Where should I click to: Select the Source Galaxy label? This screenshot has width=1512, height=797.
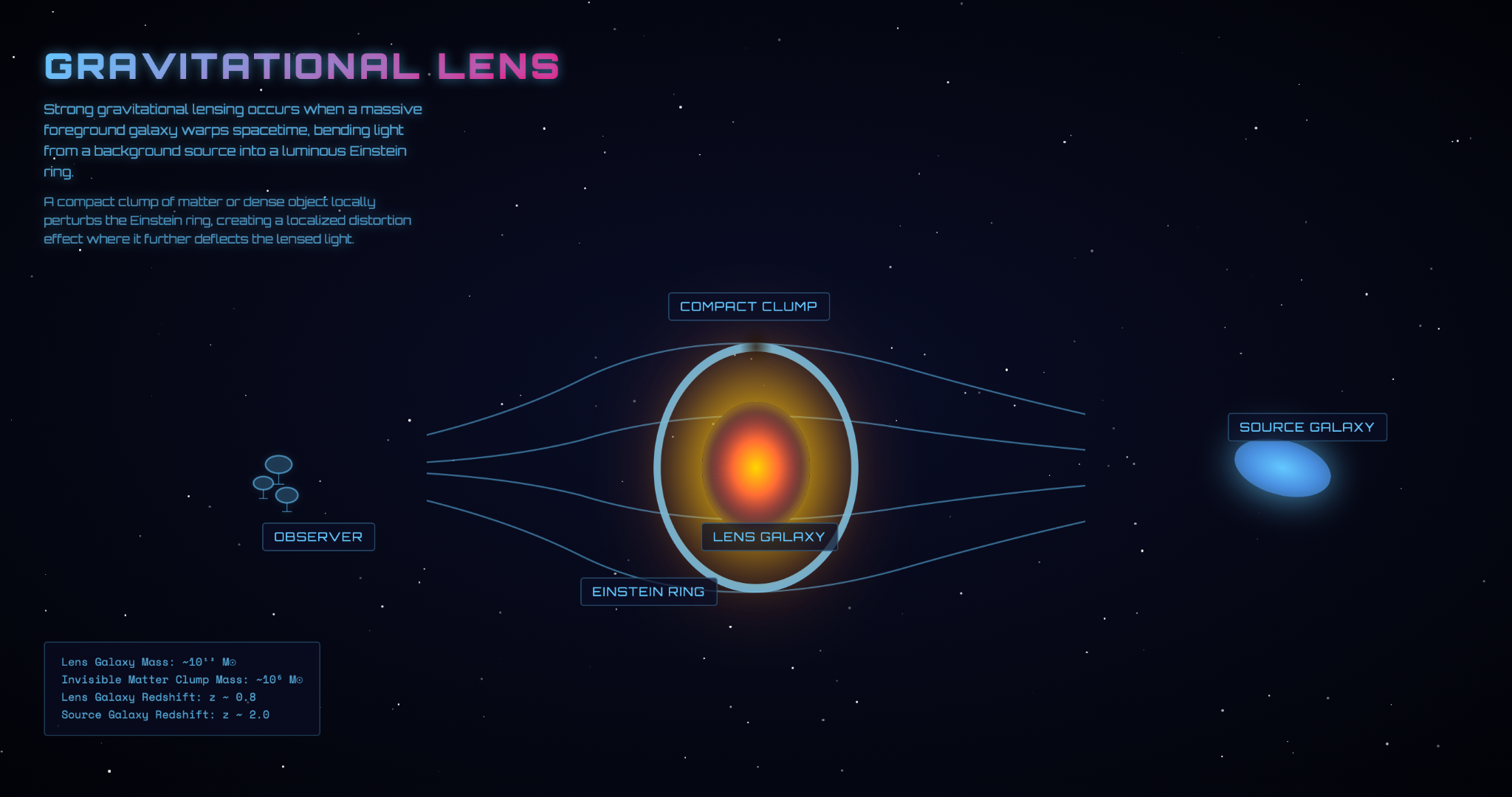point(1307,427)
